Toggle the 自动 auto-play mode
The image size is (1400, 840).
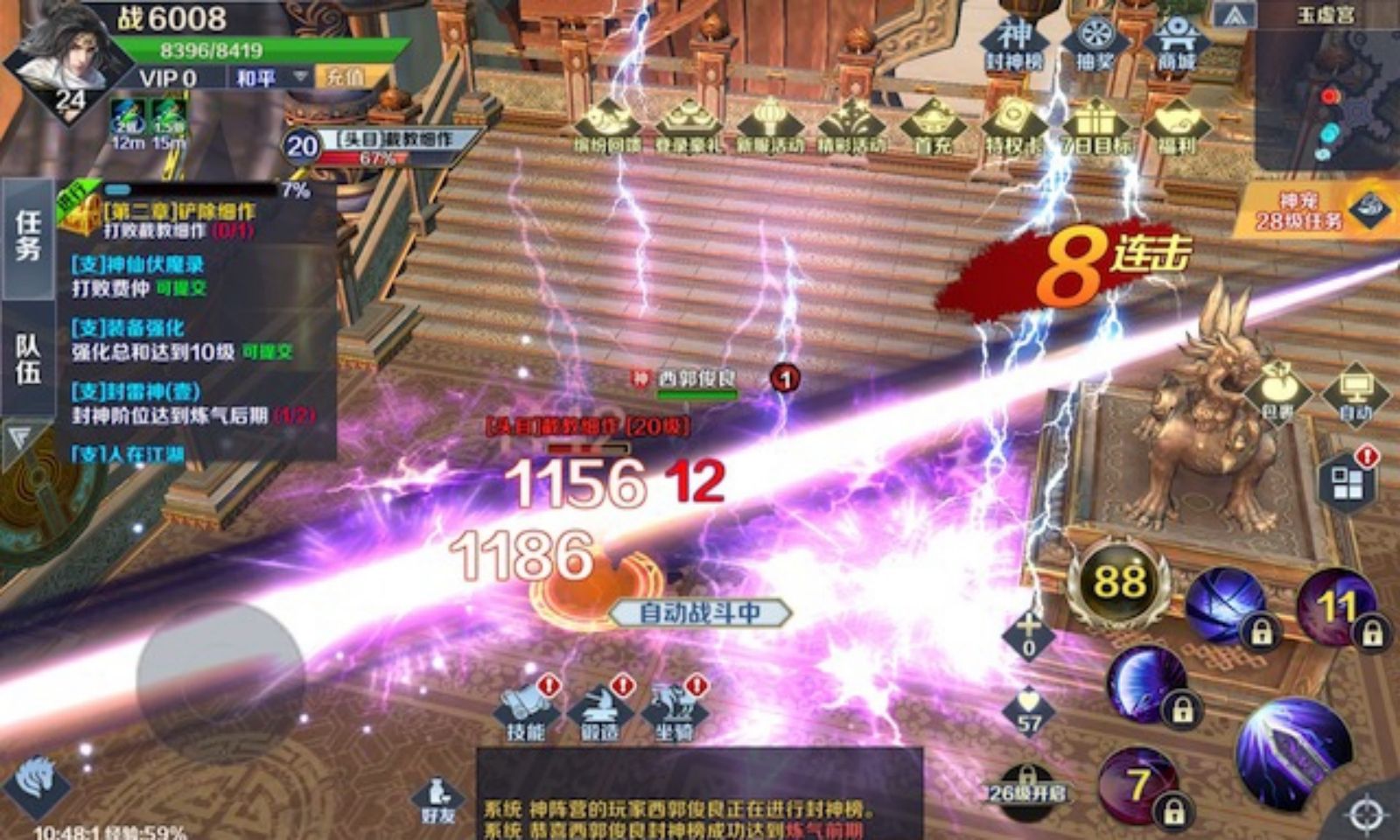click(x=1354, y=392)
